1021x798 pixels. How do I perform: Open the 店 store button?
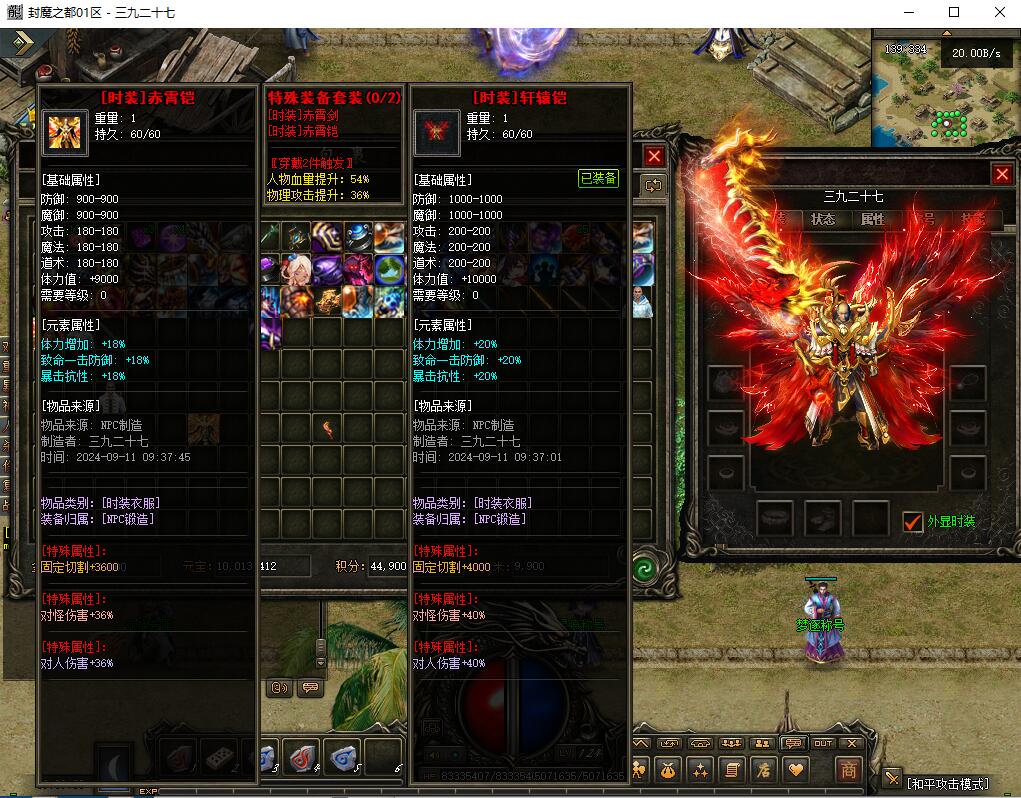pyautogui.click(x=763, y=769)
